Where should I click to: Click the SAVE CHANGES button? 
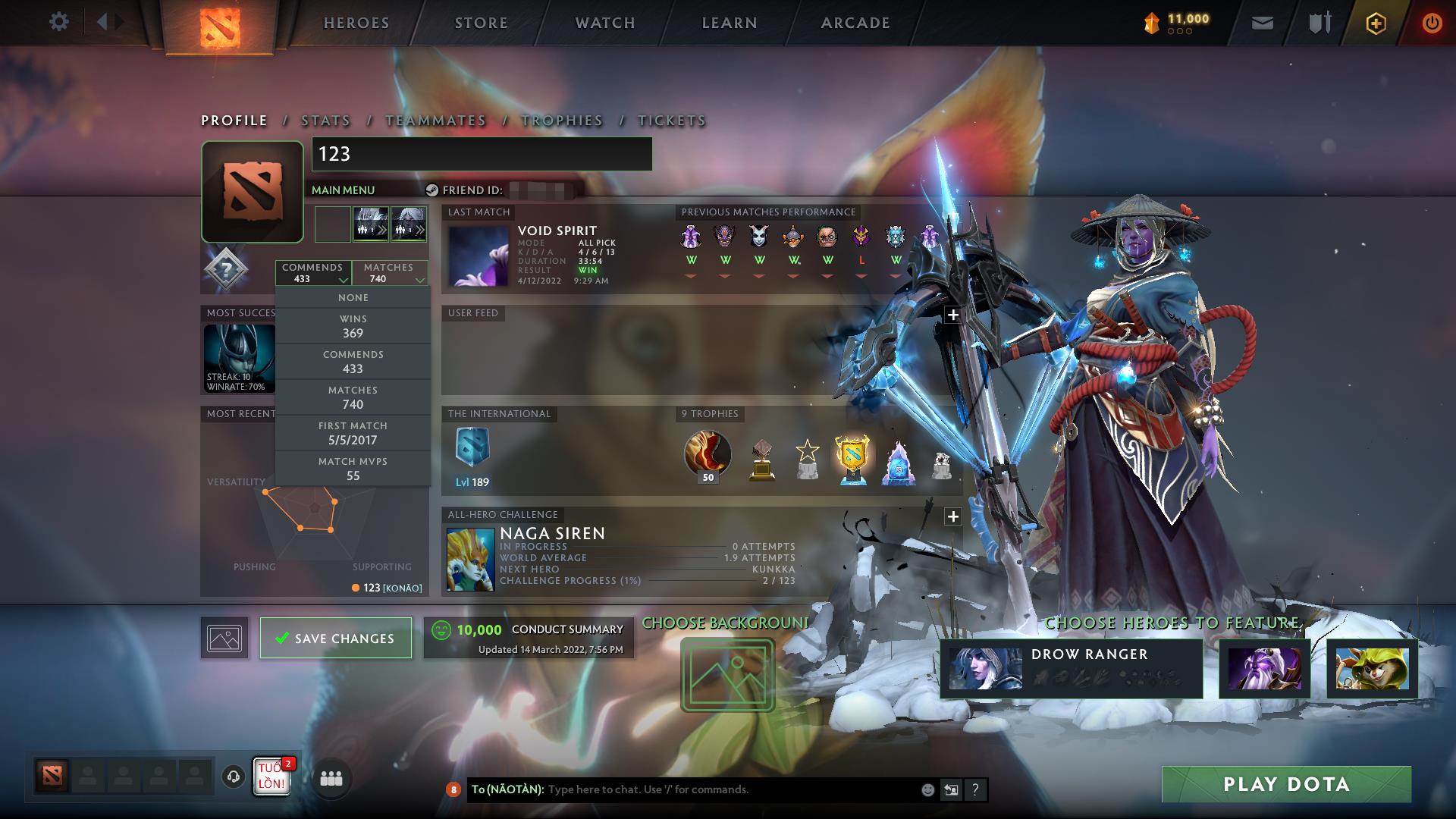pyautogui.click(x=335, y=638)
